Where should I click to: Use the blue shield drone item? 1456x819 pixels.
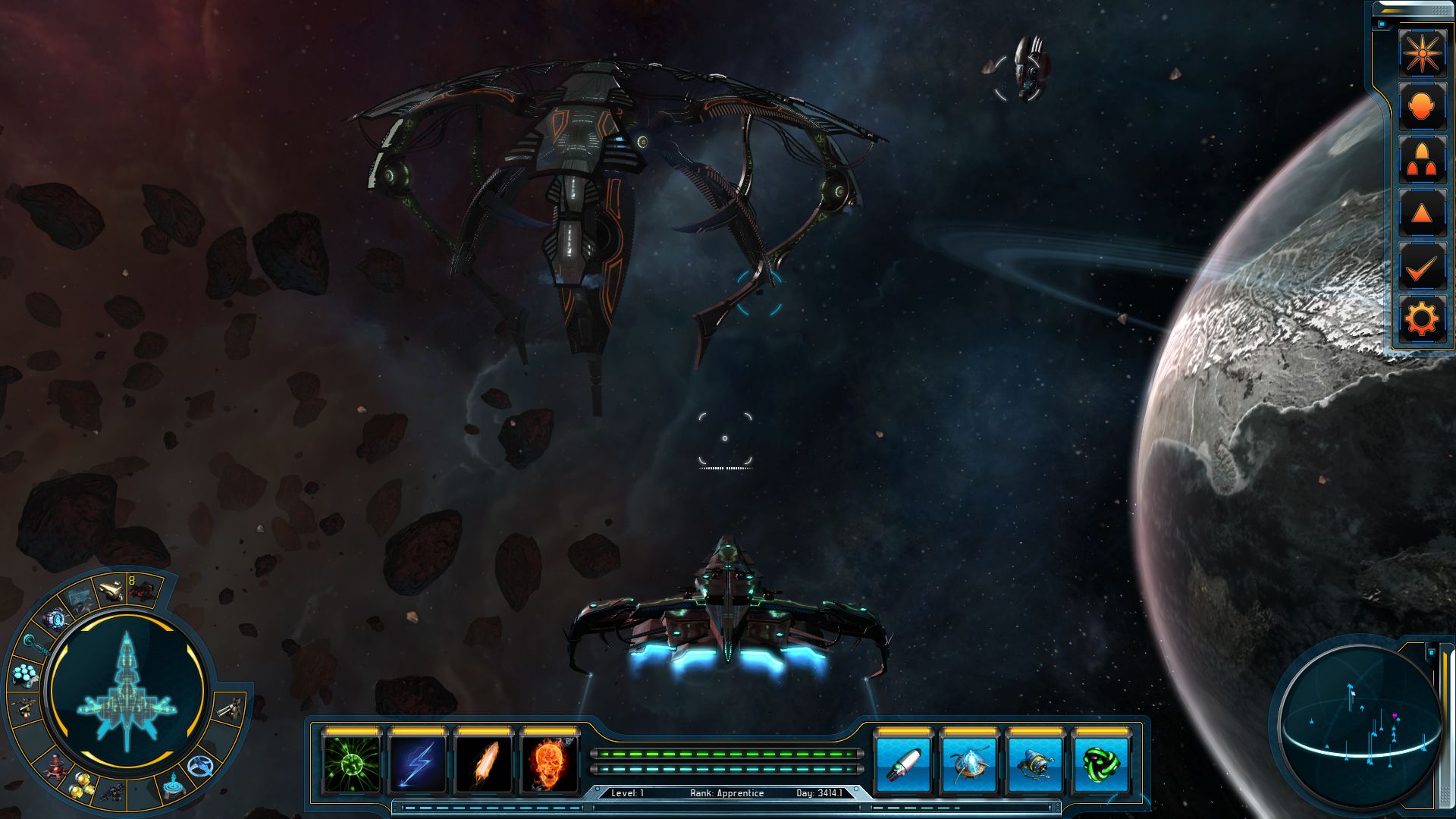[x=969, y=764]
